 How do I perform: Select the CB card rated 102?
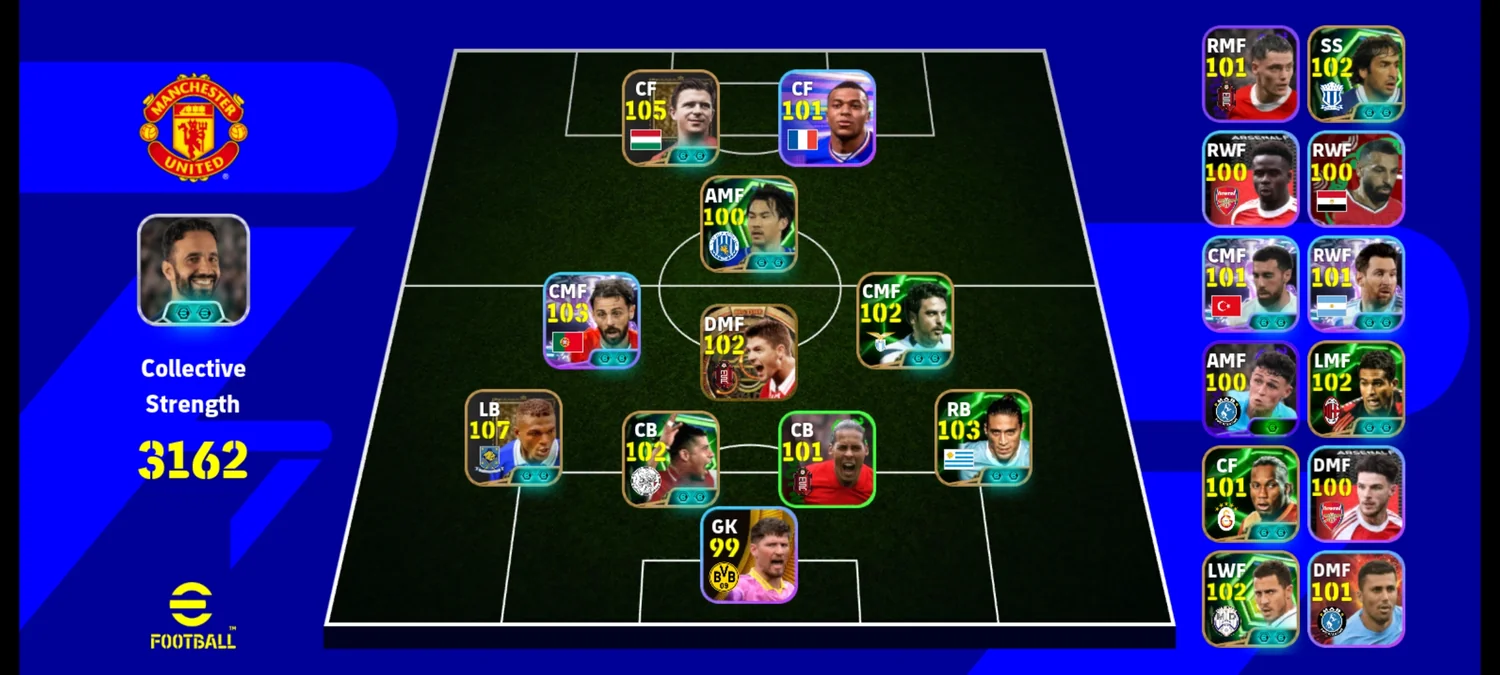coord(670,458)
